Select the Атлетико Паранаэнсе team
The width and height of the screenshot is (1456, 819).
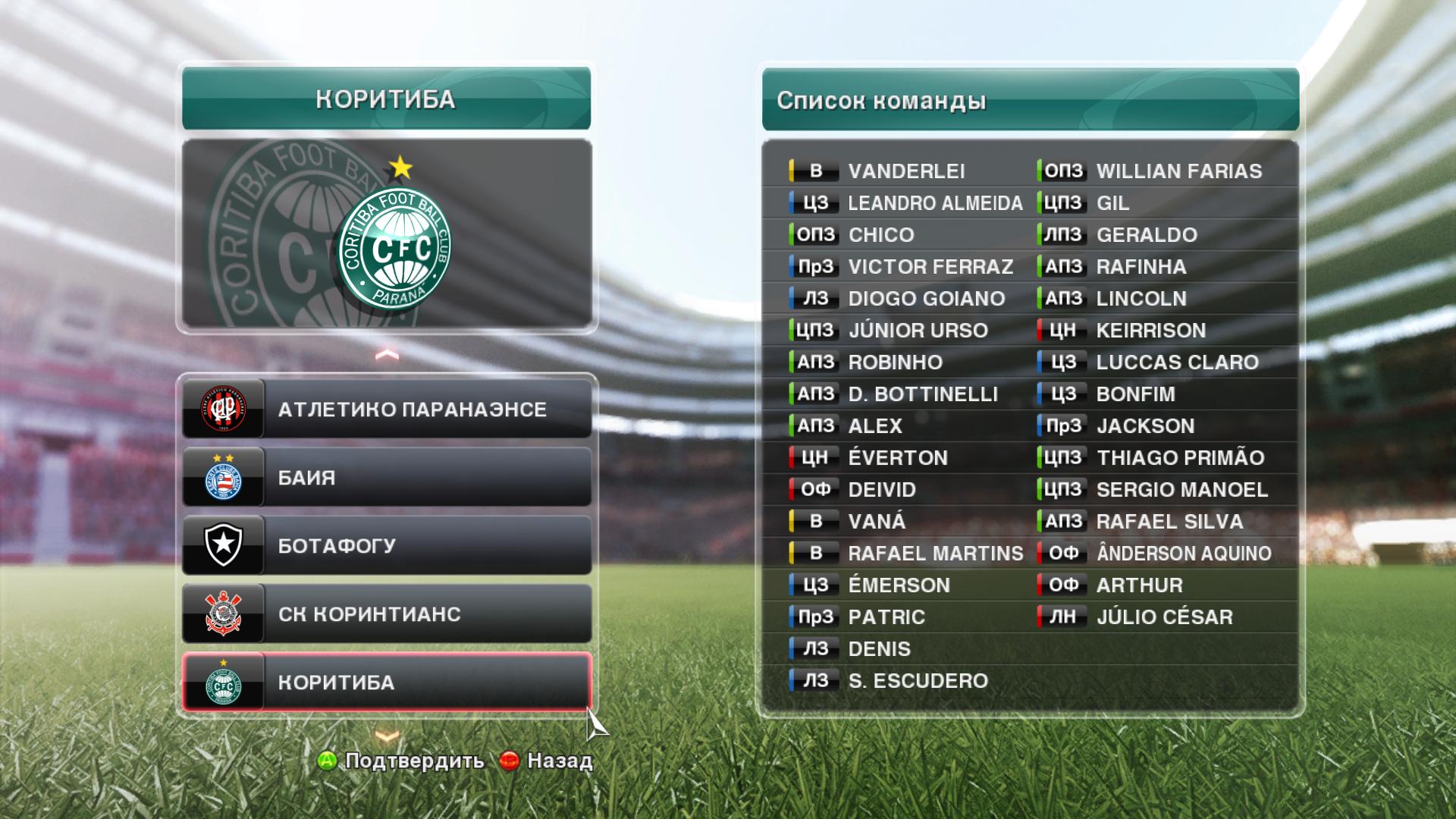pos(387,409)
